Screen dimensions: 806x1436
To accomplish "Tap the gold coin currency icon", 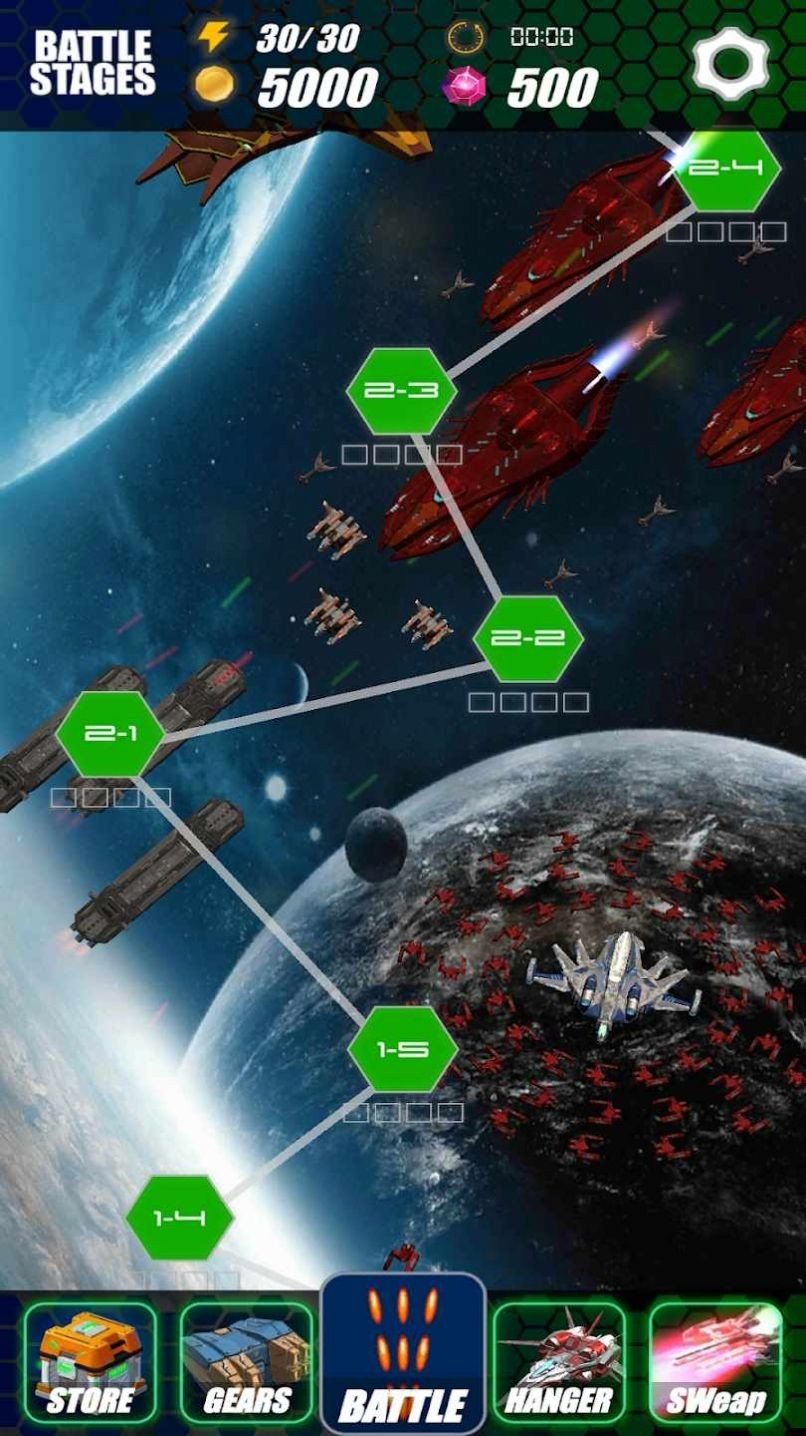I will [214, 85].
